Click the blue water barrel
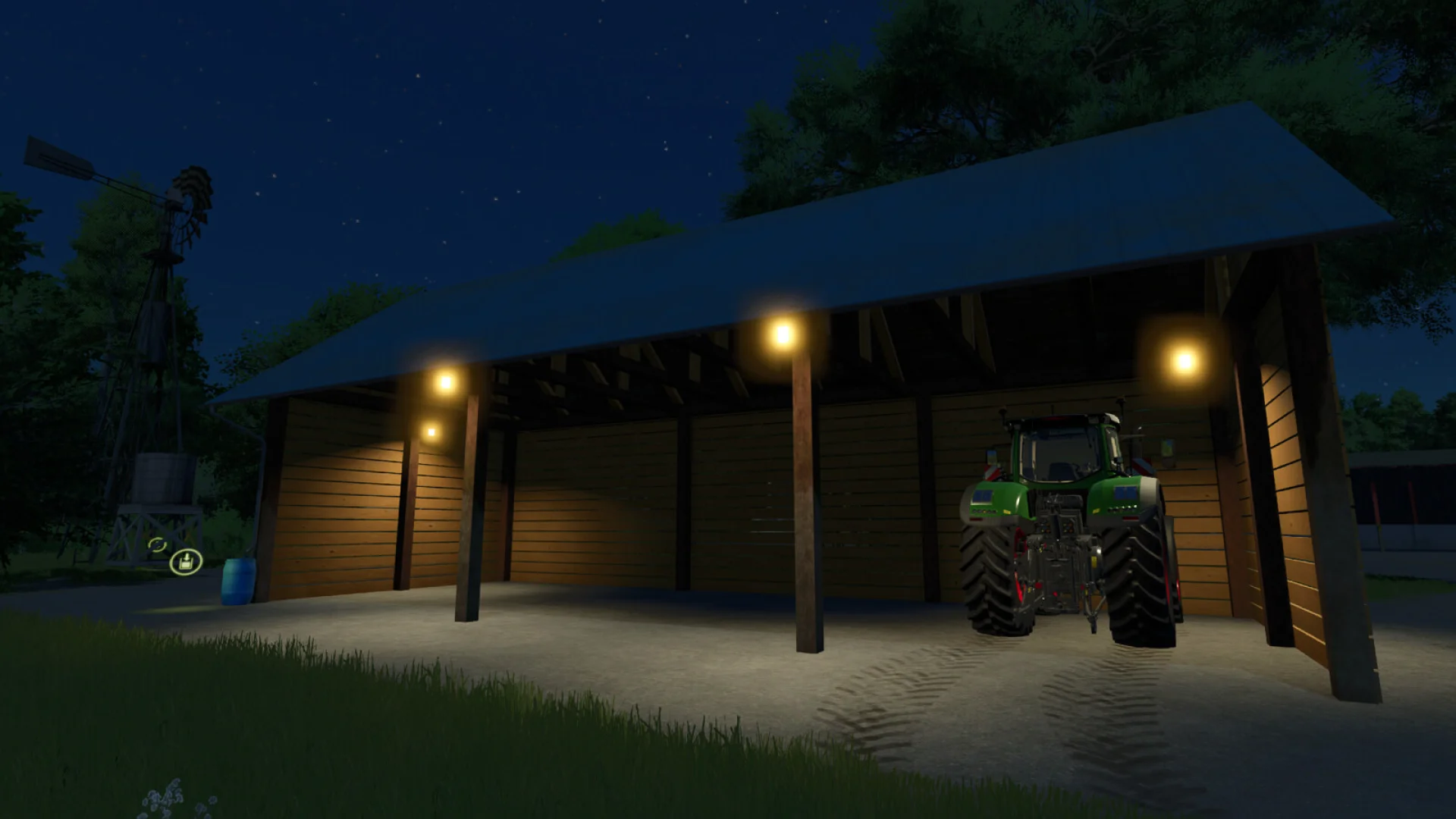This screenshot has height=819, width=1456. coord(237,581)
